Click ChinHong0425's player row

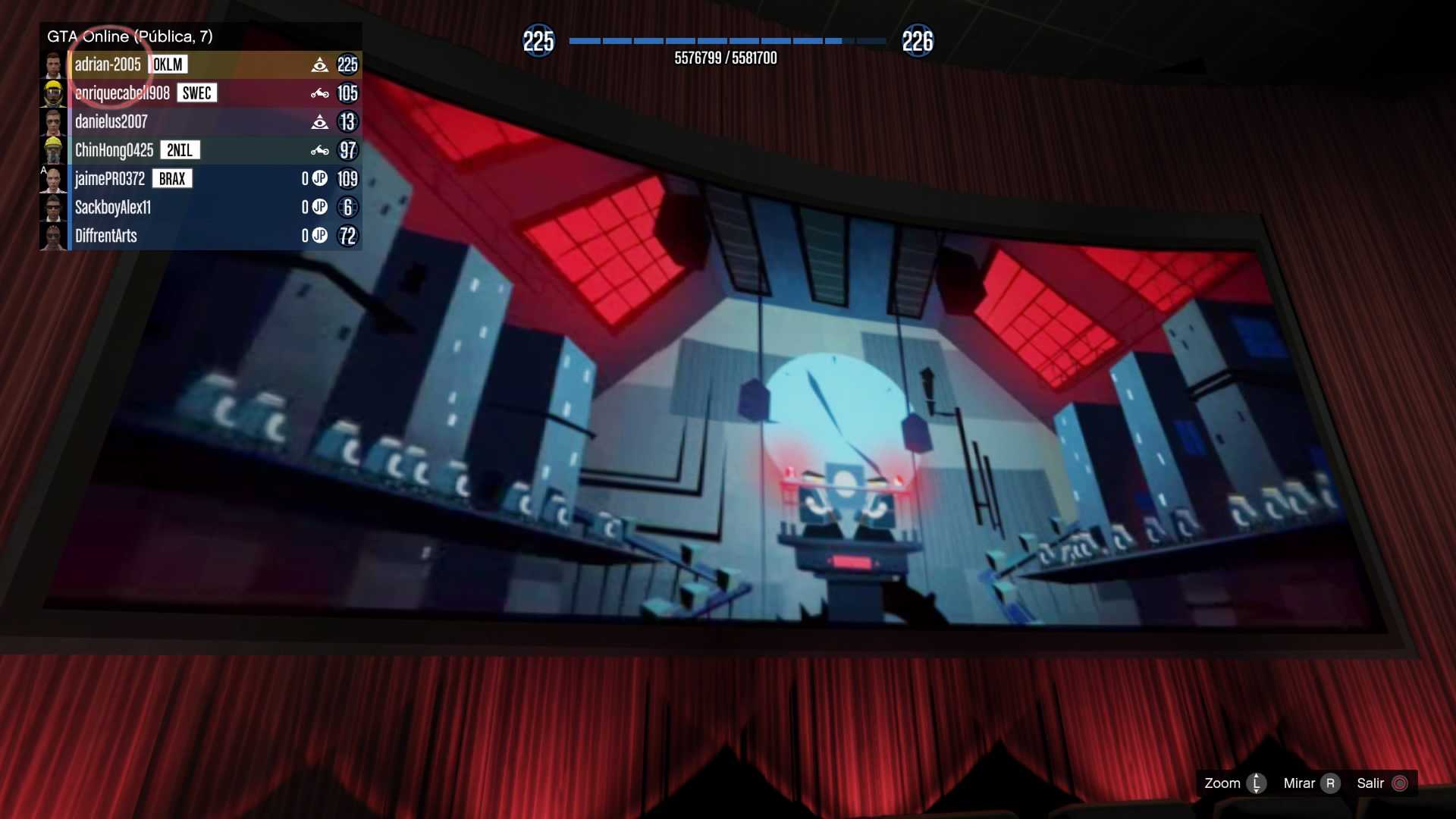tap(114, 150)
